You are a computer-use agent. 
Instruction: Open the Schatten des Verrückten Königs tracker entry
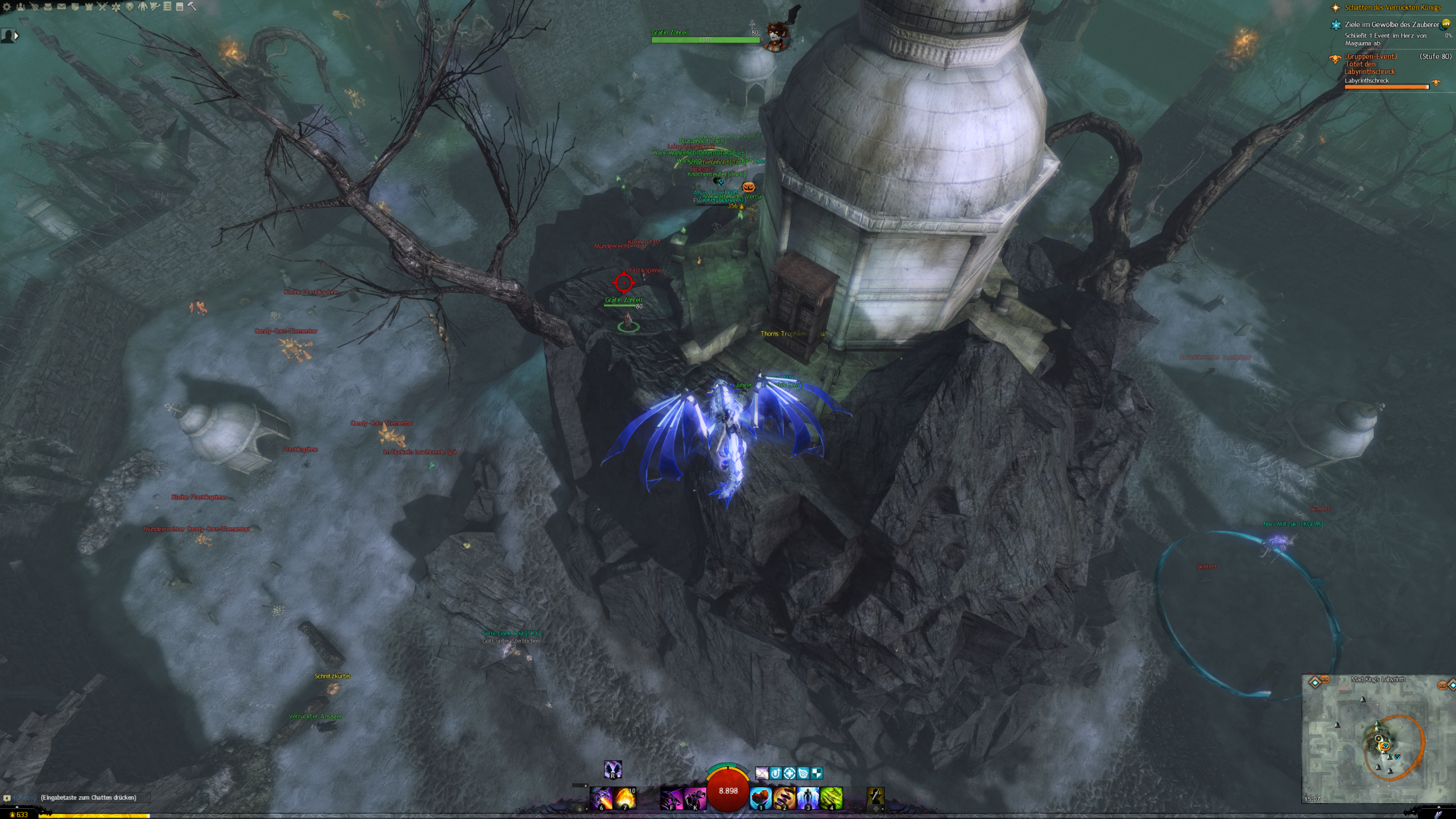tap(1392, 7)
